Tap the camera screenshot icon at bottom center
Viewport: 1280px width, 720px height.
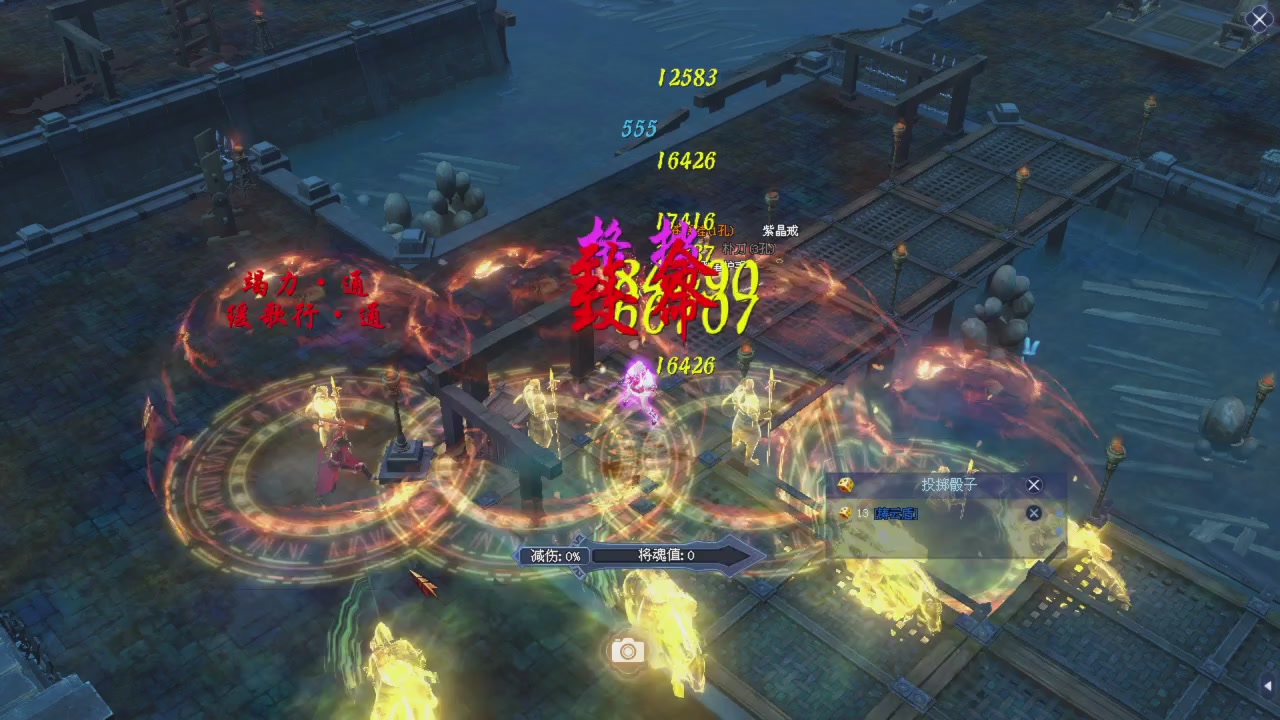click(x=626, y=651)
